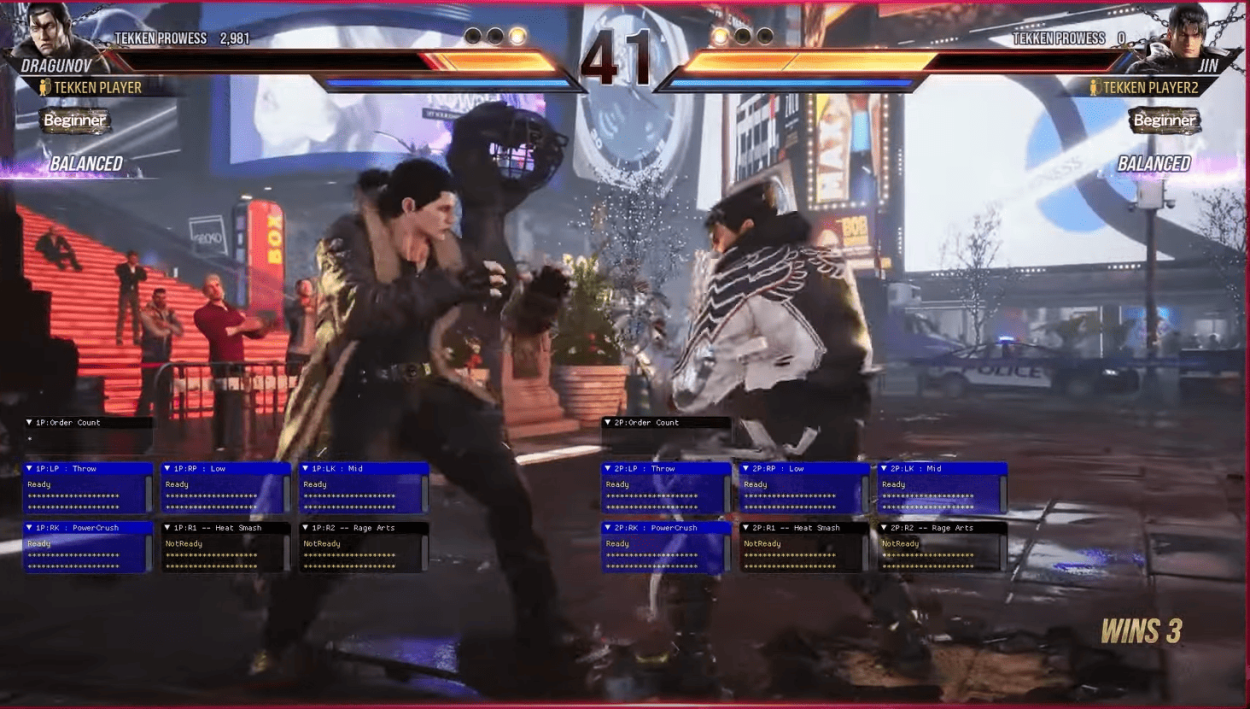This screenshot has width=1250, height=709.
Task: Collapse the 1P:RK PowerCrush panel
Action: (30, 528)
